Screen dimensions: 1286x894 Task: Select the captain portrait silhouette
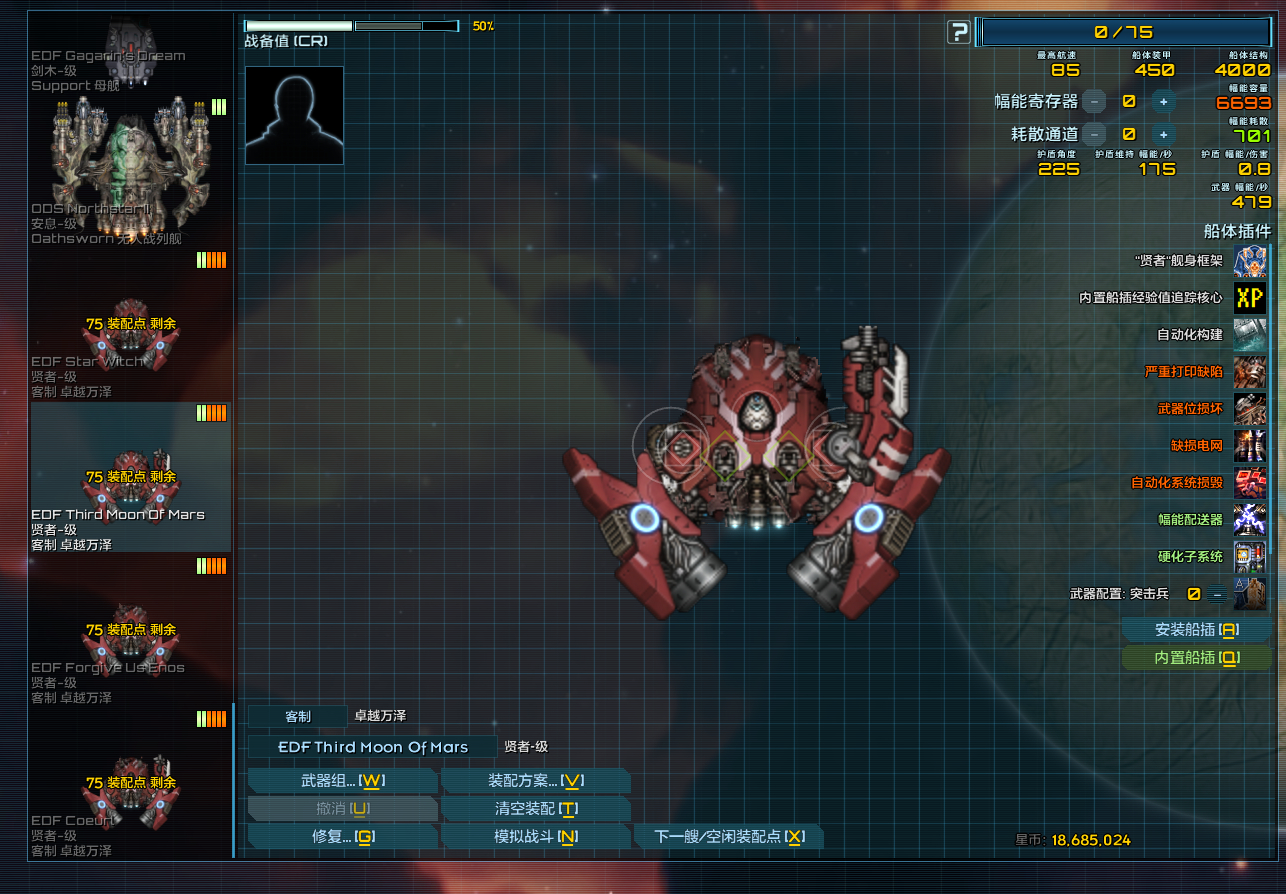coord(294,115)
